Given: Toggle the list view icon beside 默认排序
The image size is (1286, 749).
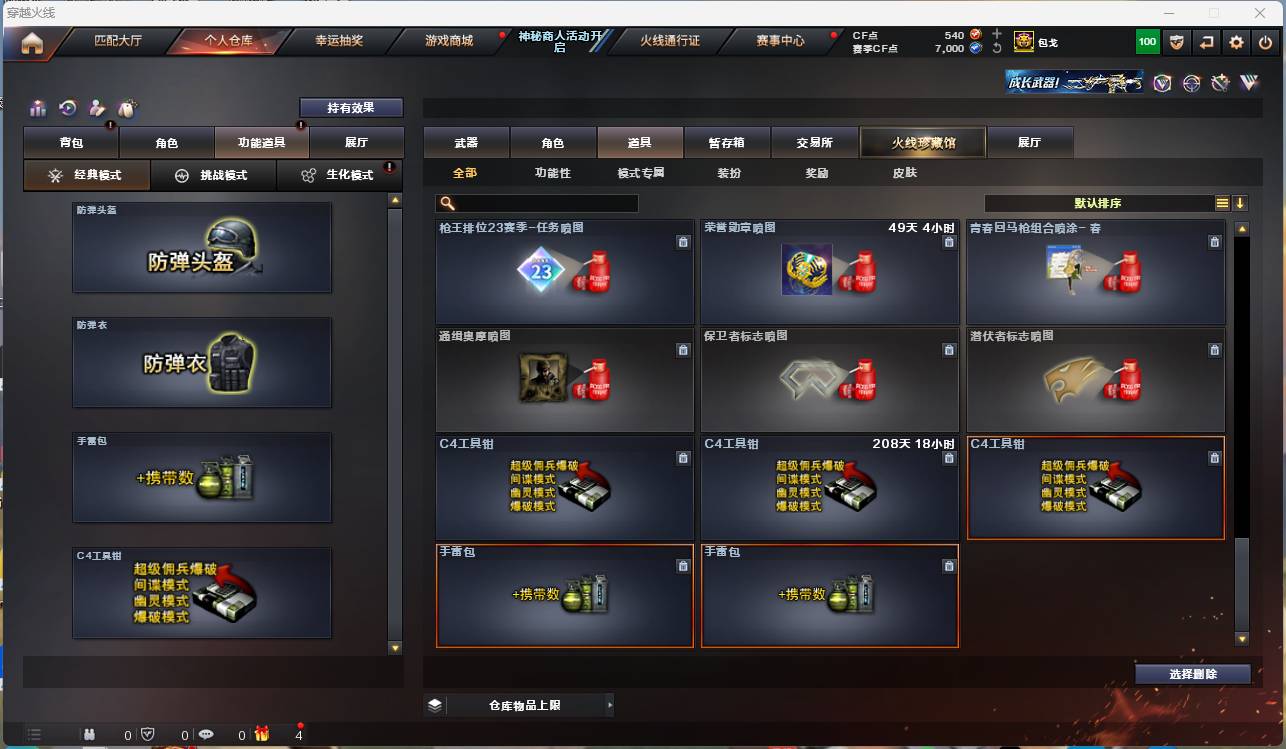Looking at the screenshot, I should click(x=1221, y=202).
